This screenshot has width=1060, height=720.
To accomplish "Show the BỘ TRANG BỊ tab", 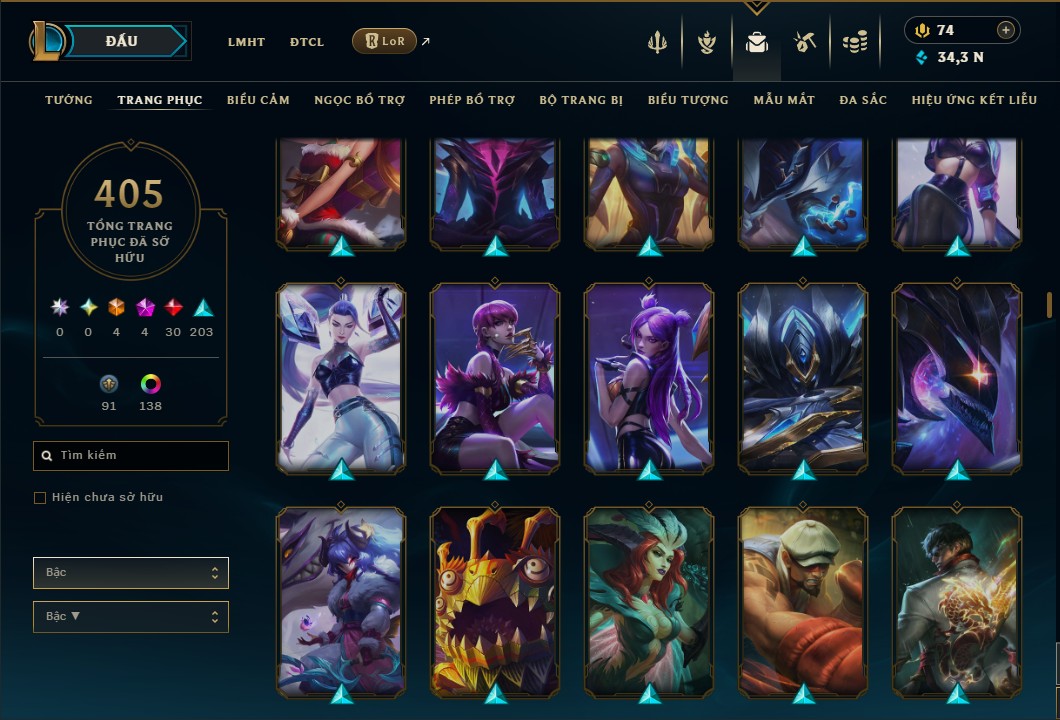I will click(x=581, y=100).
